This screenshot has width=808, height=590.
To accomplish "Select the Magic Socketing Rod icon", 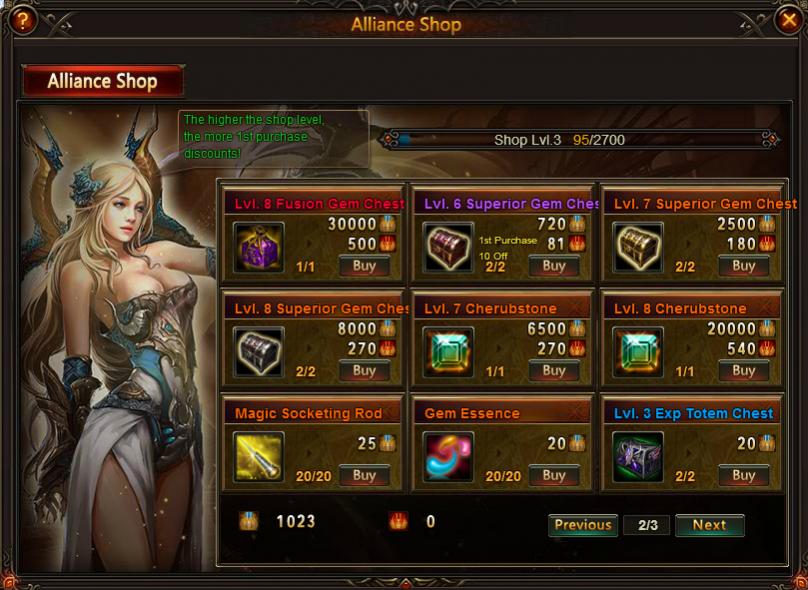I will pos(258,456).
